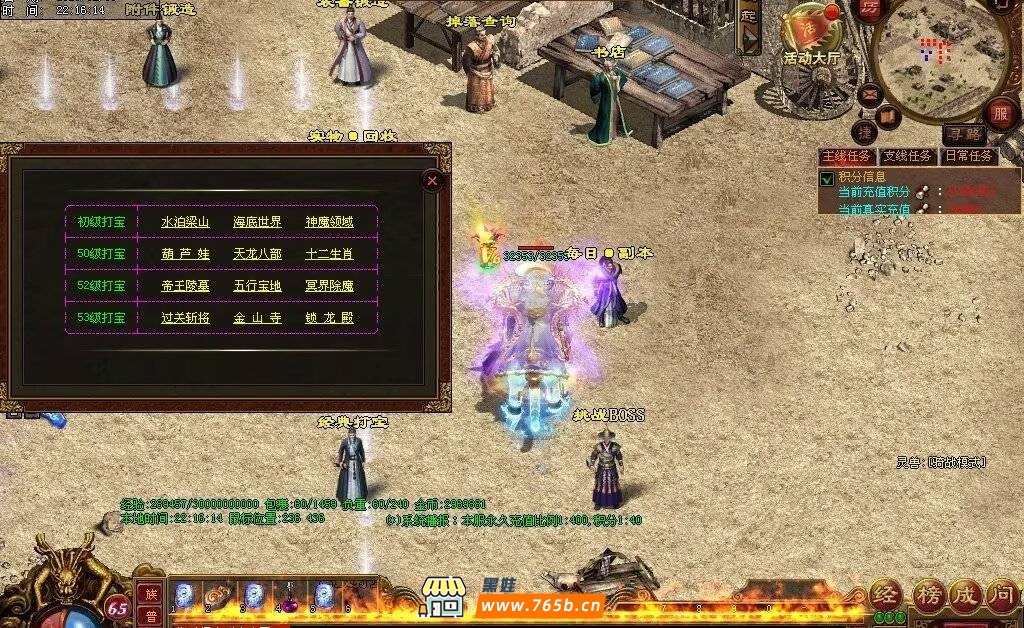Pick the 天龙八部 map link
The width and height of the screenshot is (1024, 628).
(257, 254)
